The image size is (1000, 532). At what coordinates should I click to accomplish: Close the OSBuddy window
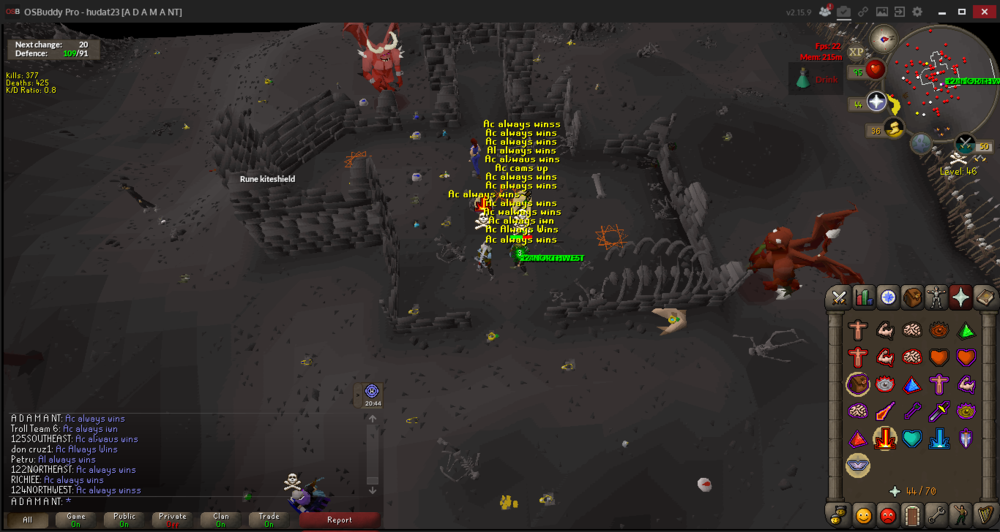[x=985, y=11]
